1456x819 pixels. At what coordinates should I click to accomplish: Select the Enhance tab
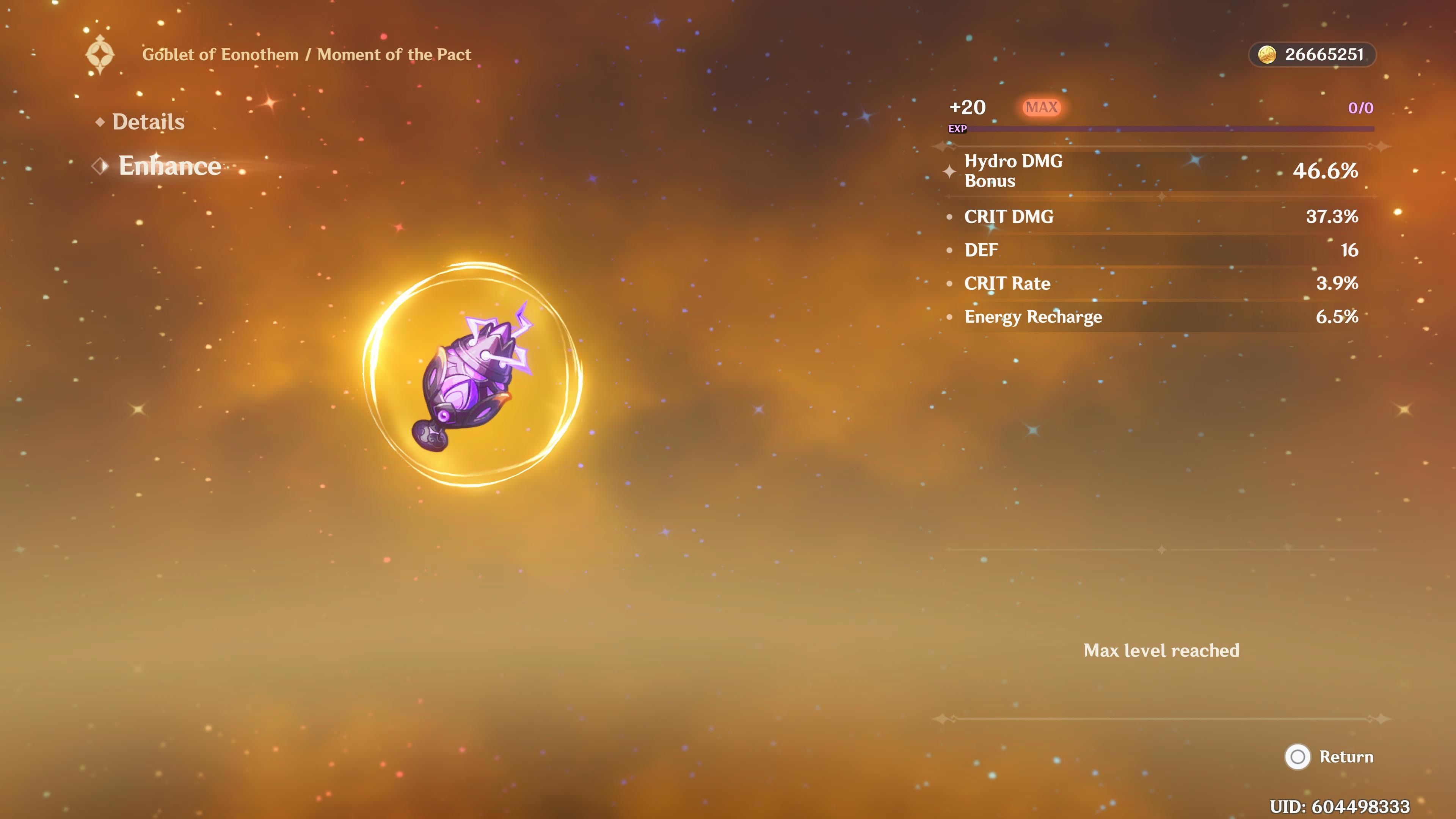169,166
